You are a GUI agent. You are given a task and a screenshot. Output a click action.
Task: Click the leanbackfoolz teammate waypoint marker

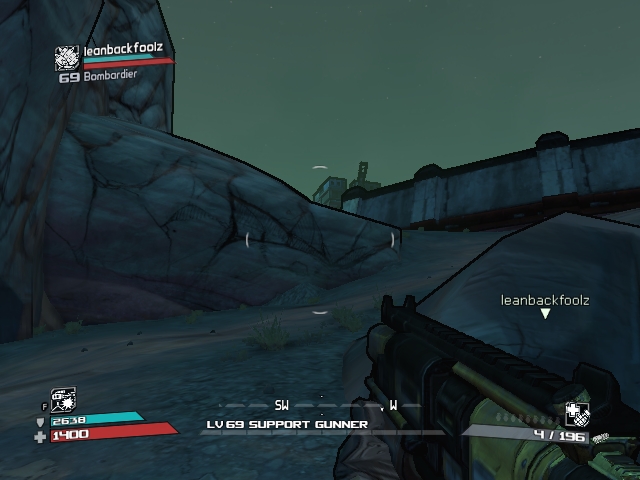(x=545, y=314)
